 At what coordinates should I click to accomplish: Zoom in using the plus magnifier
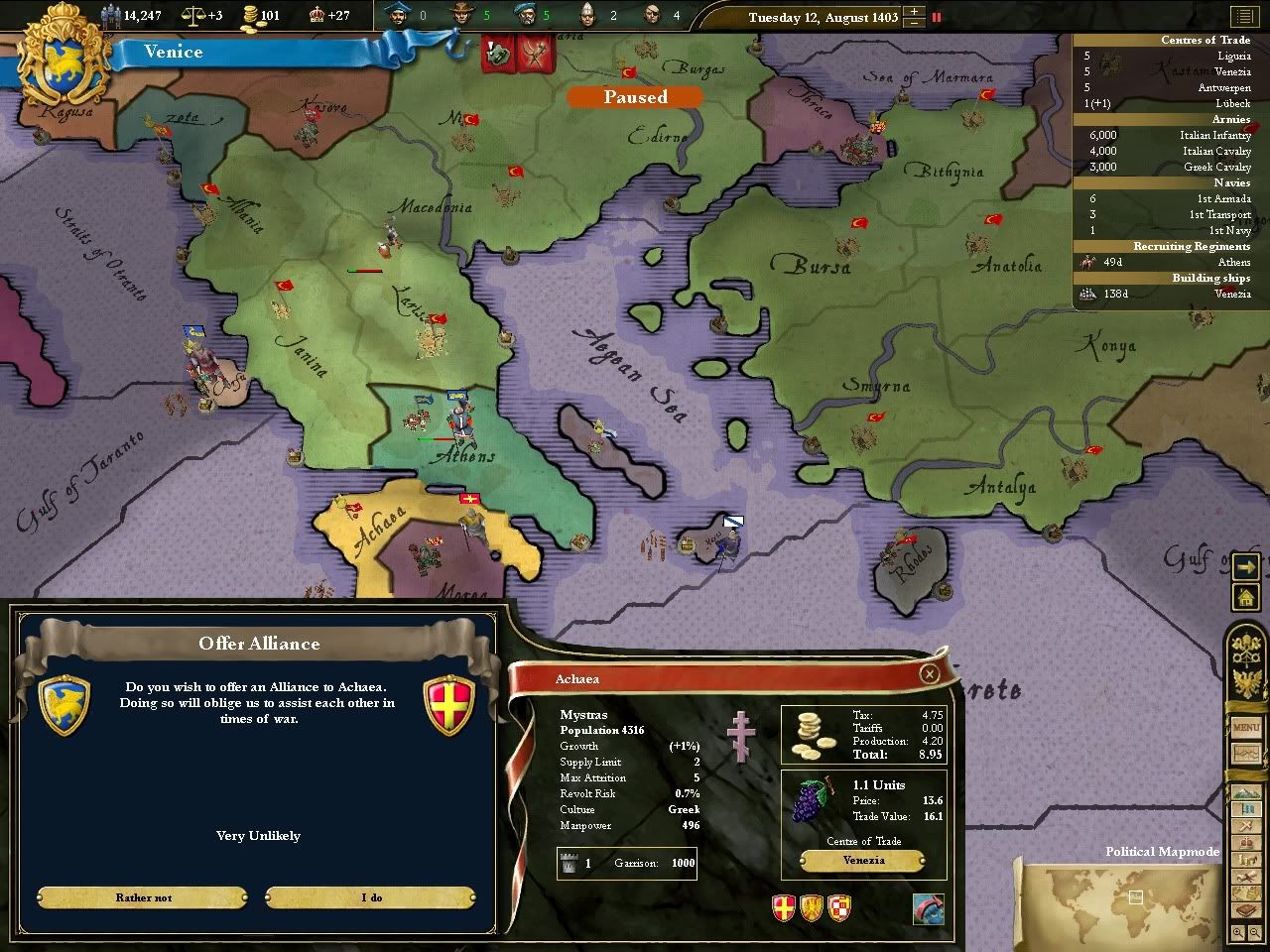pyautogui.click(x=1239, y=932)
